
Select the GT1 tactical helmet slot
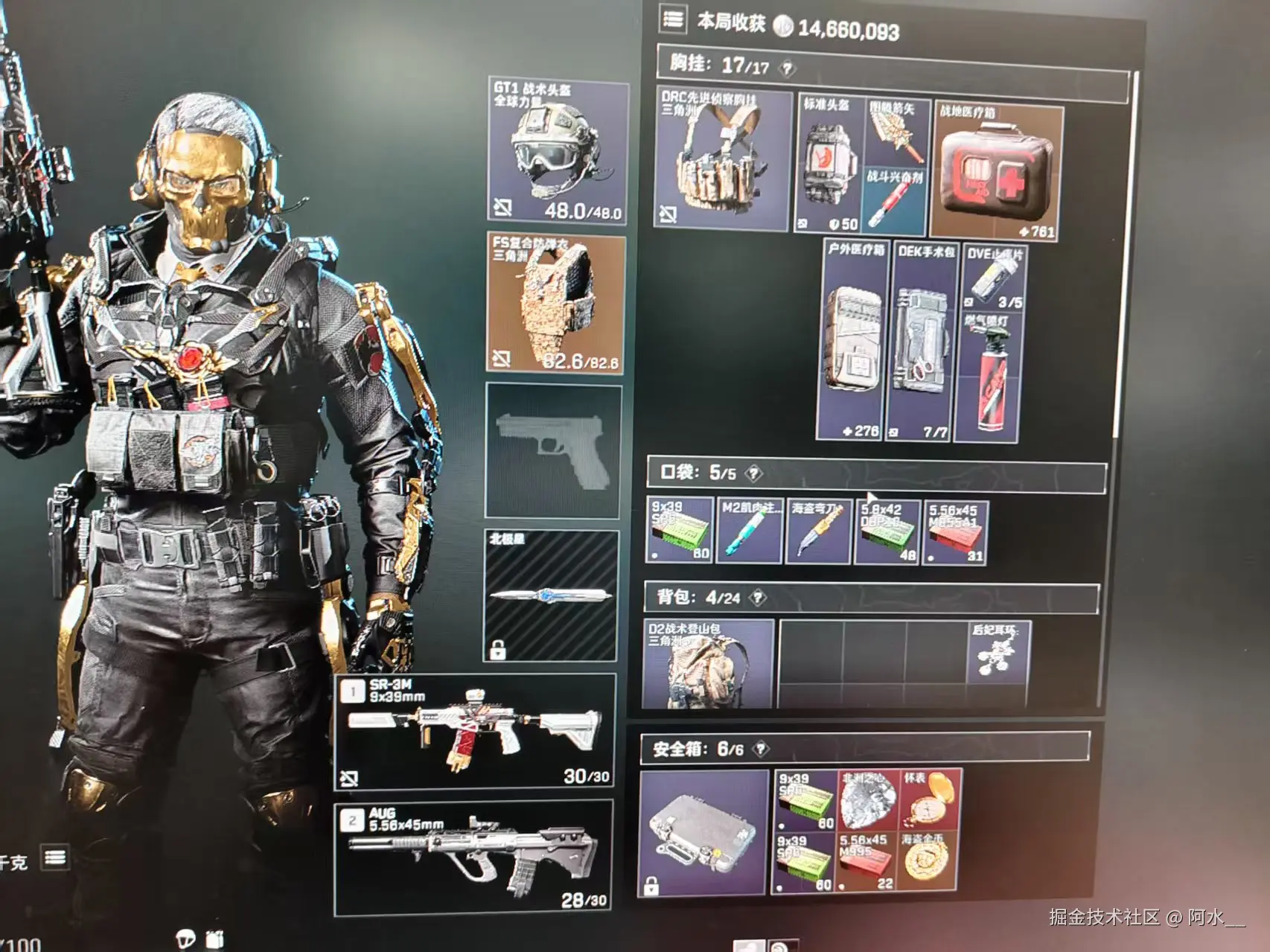557,151
